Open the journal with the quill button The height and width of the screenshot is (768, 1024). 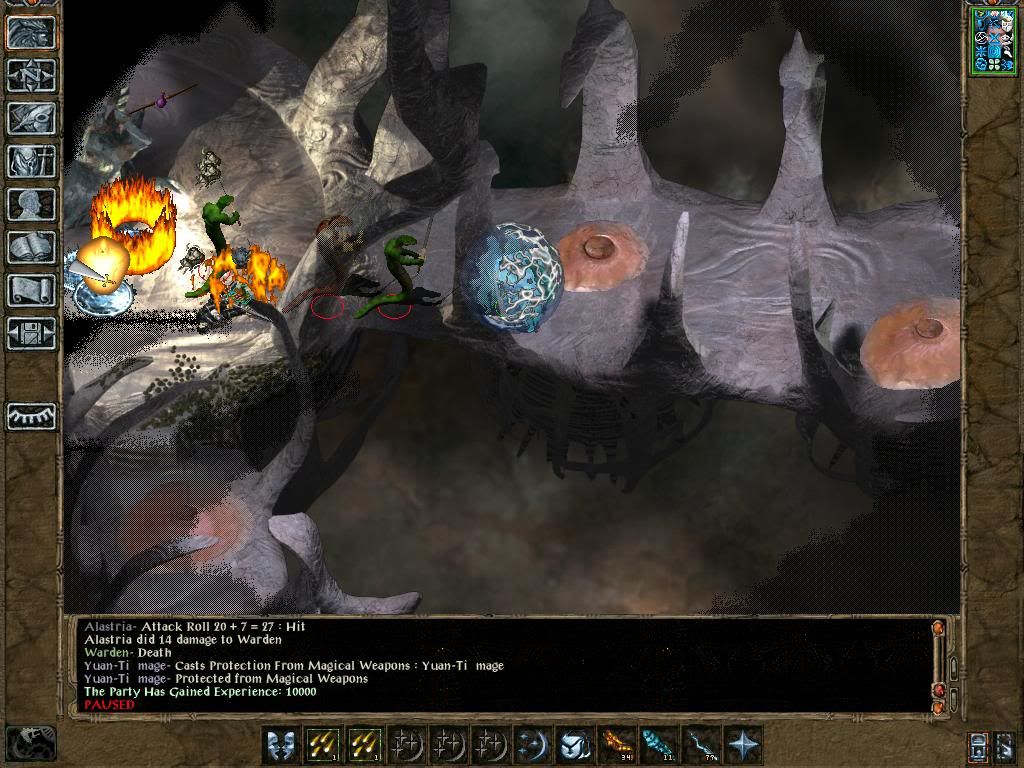point(31,118)
